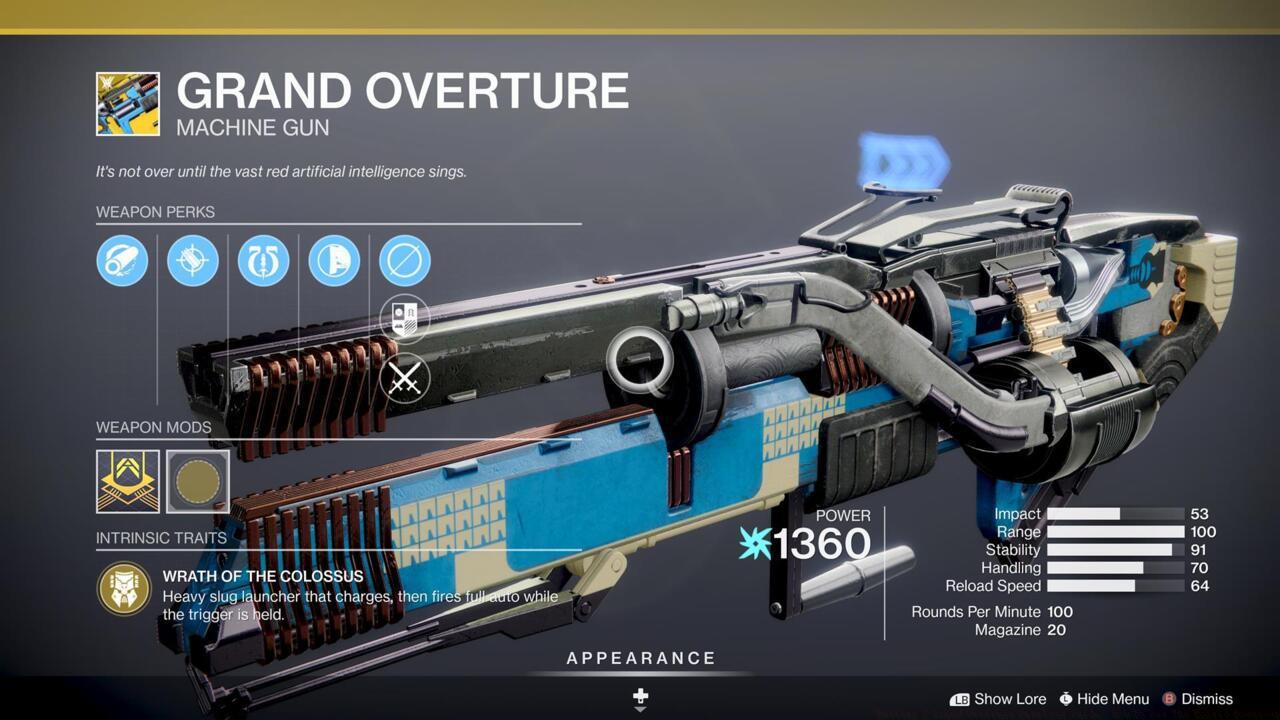Viewport: 1280px width, 720px height.
Task: Inspect the third blue perk icon
Action: tap(263, 261)
